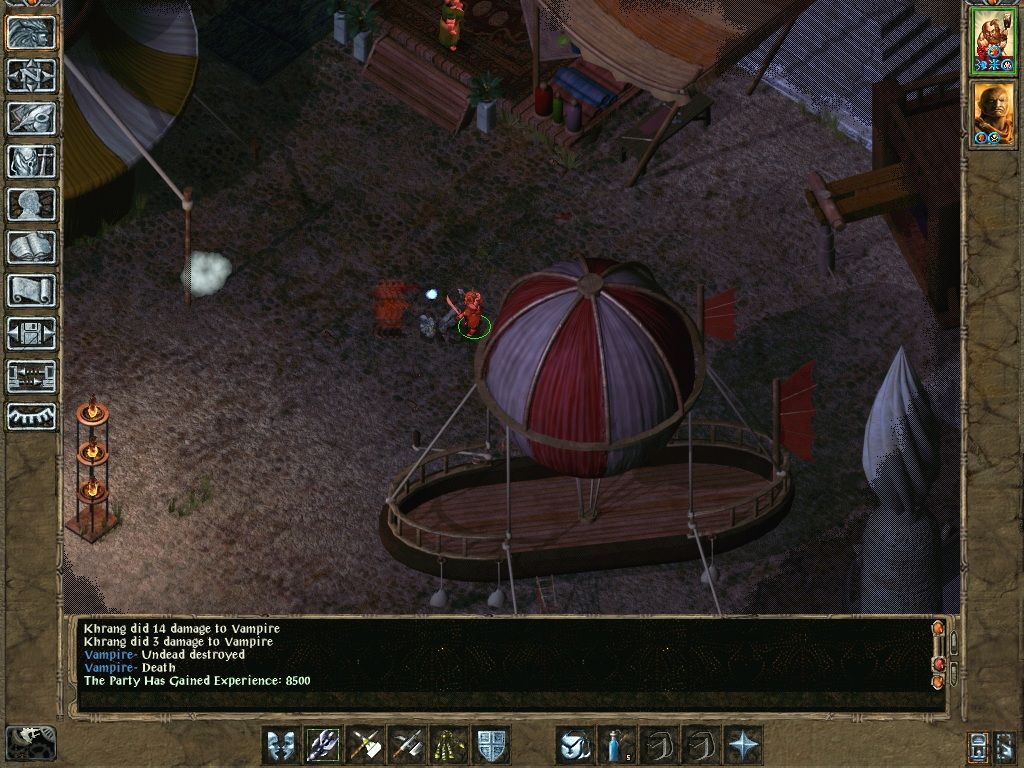Open special abilities star button
Image resolution: width=1024 pixels, height=768 pixels.
[x=743, y=745]
